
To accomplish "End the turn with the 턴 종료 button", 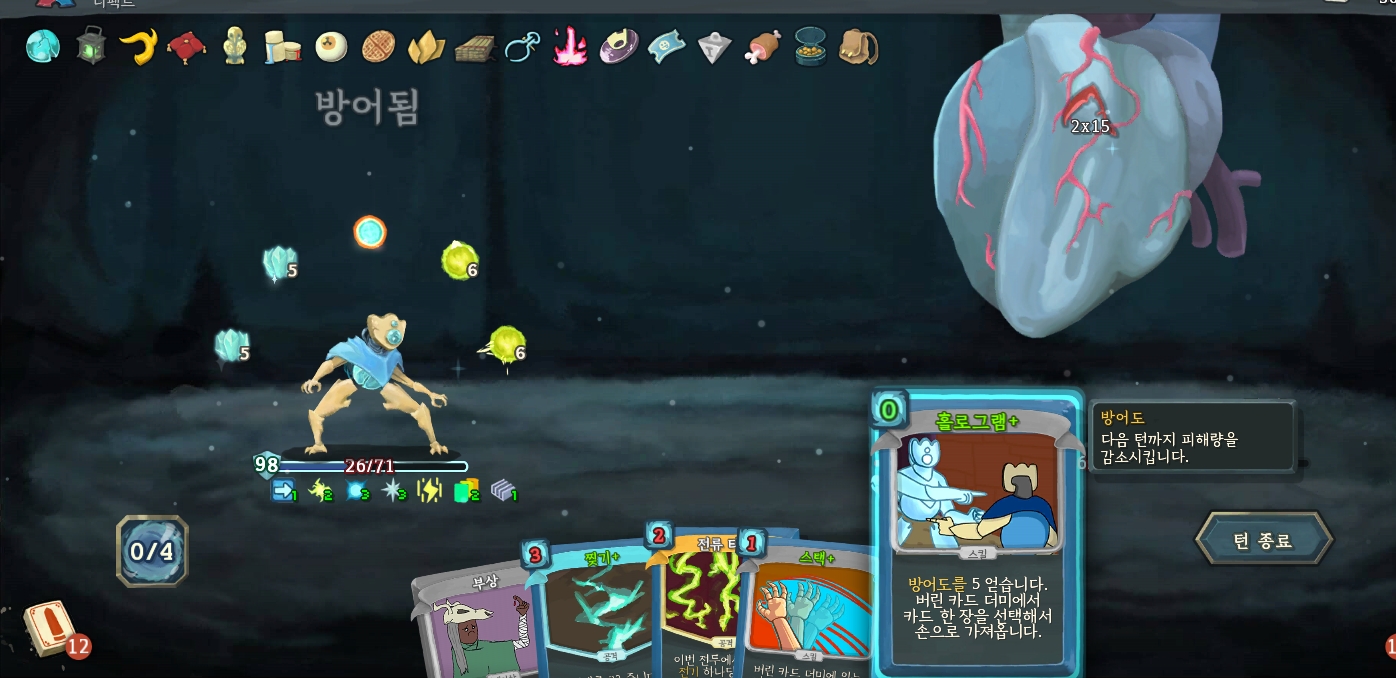I will (x=1263, y=540).
